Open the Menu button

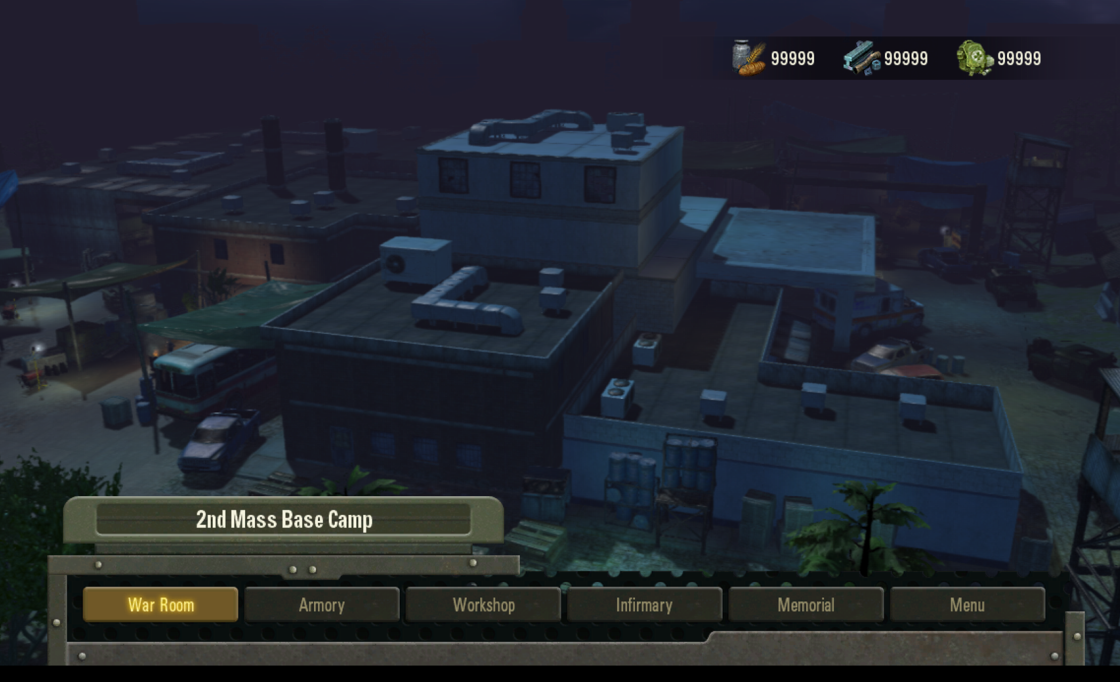point(967,605)
